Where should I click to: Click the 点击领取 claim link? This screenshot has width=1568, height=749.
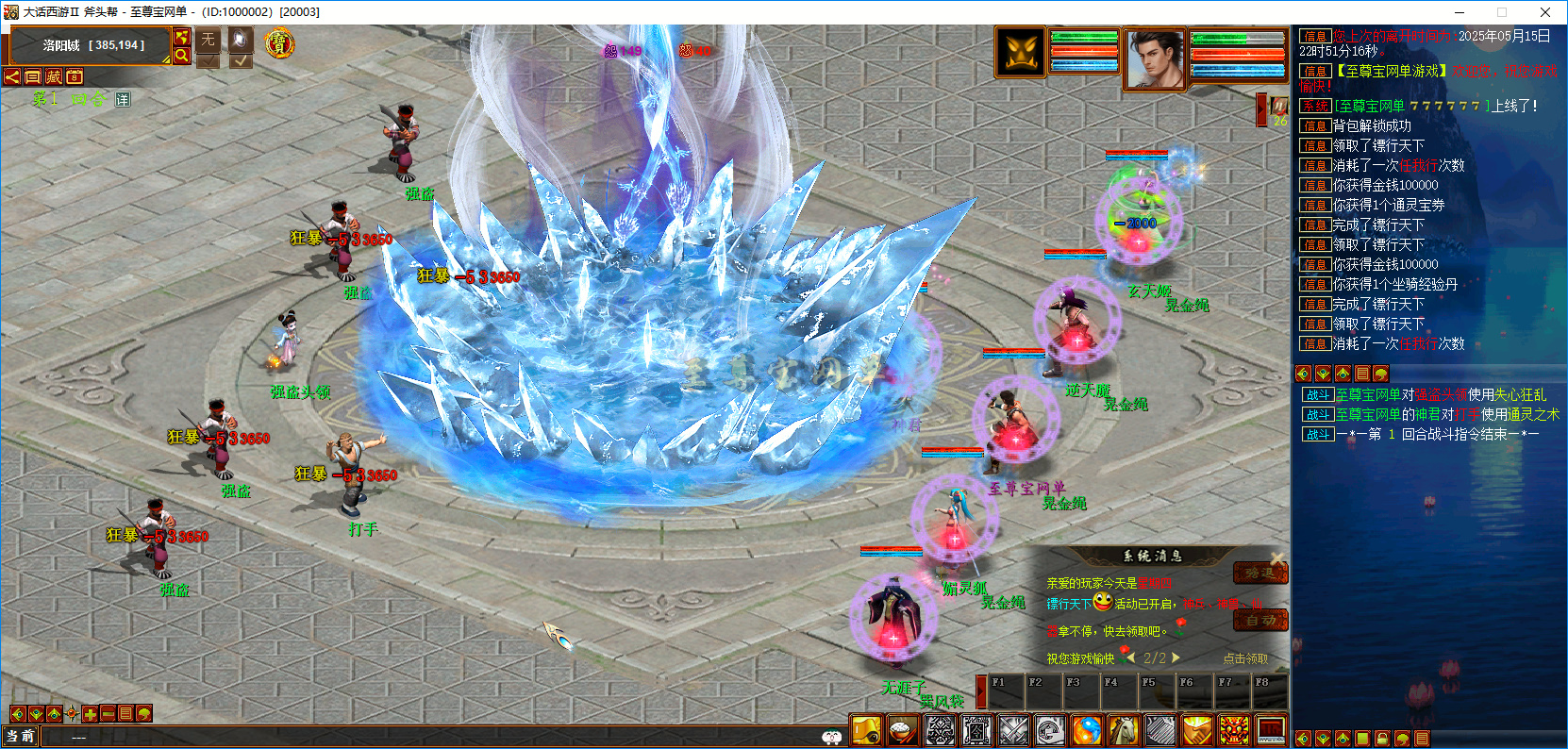[1245, 658]
